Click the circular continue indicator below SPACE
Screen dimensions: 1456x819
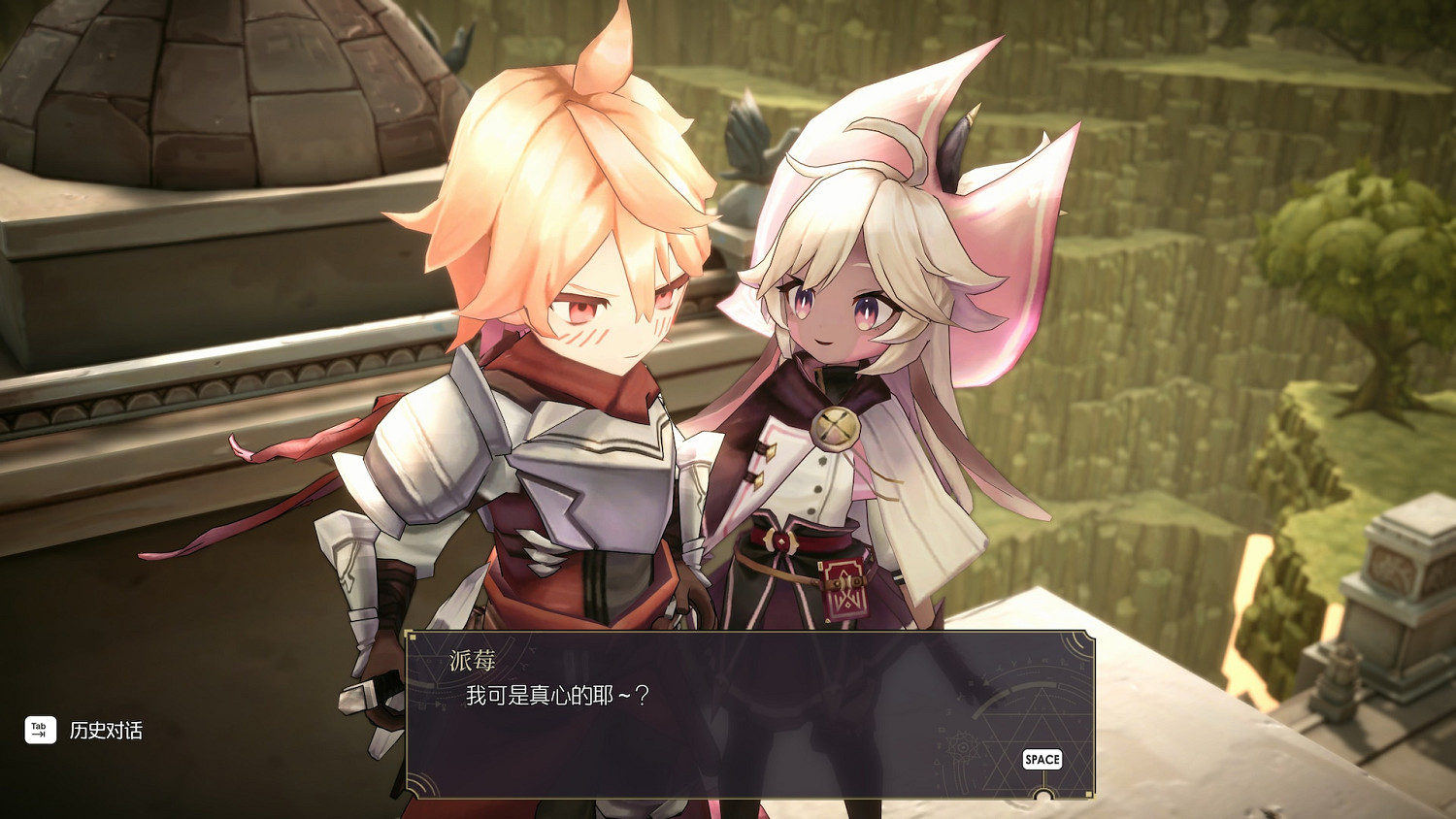(x=1042, y=796)
